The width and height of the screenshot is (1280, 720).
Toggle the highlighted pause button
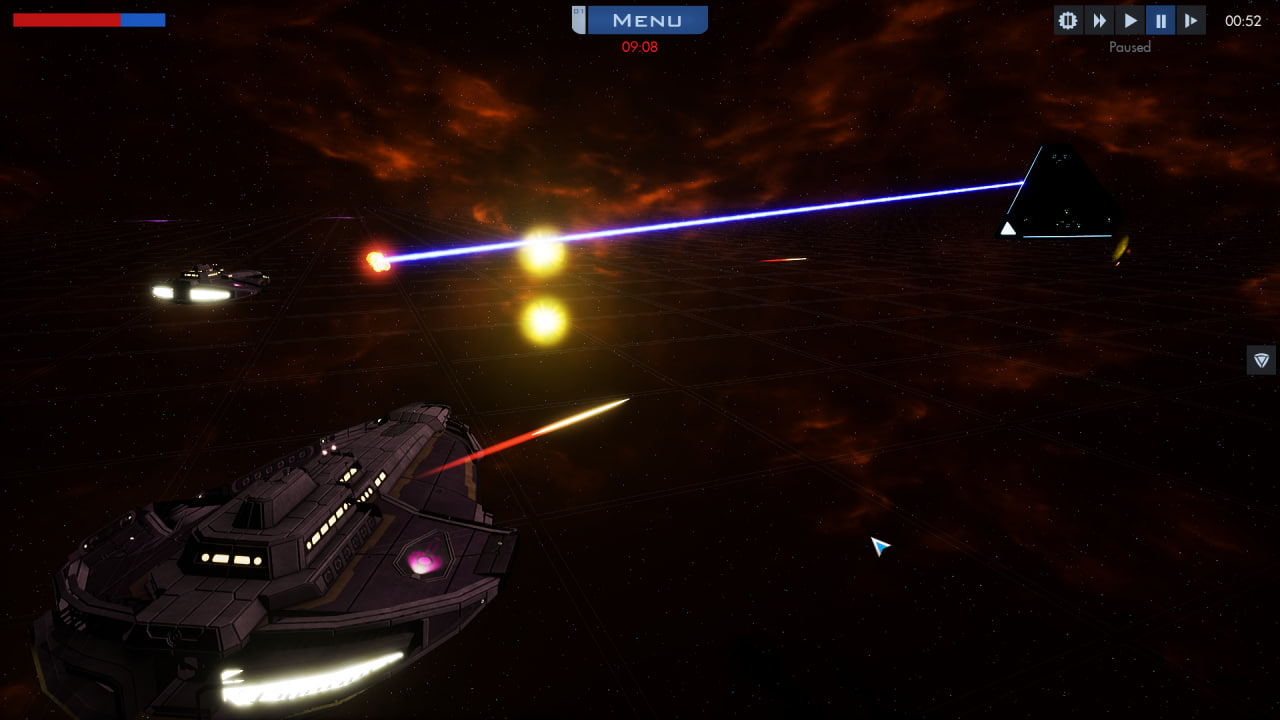(x=1160, y=20)
